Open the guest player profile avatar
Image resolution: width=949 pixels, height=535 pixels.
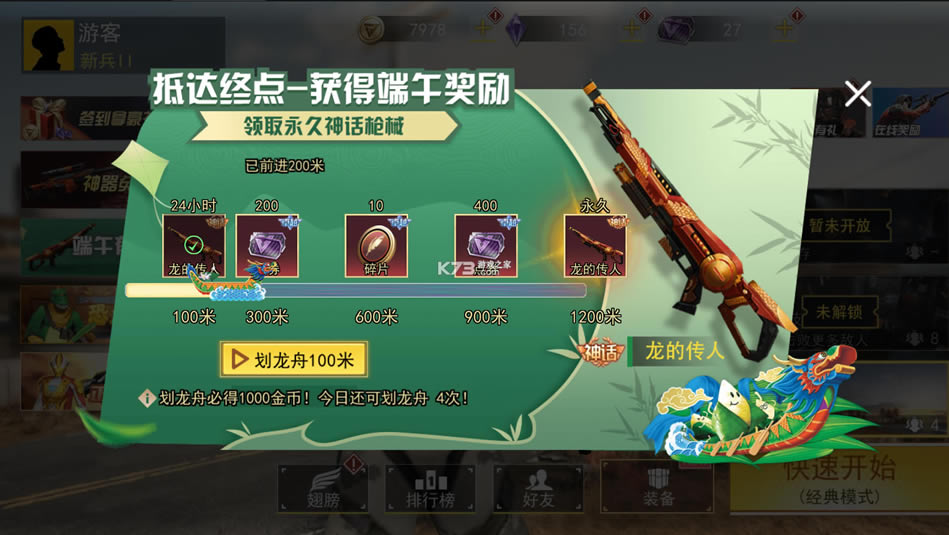coord(50,46)
